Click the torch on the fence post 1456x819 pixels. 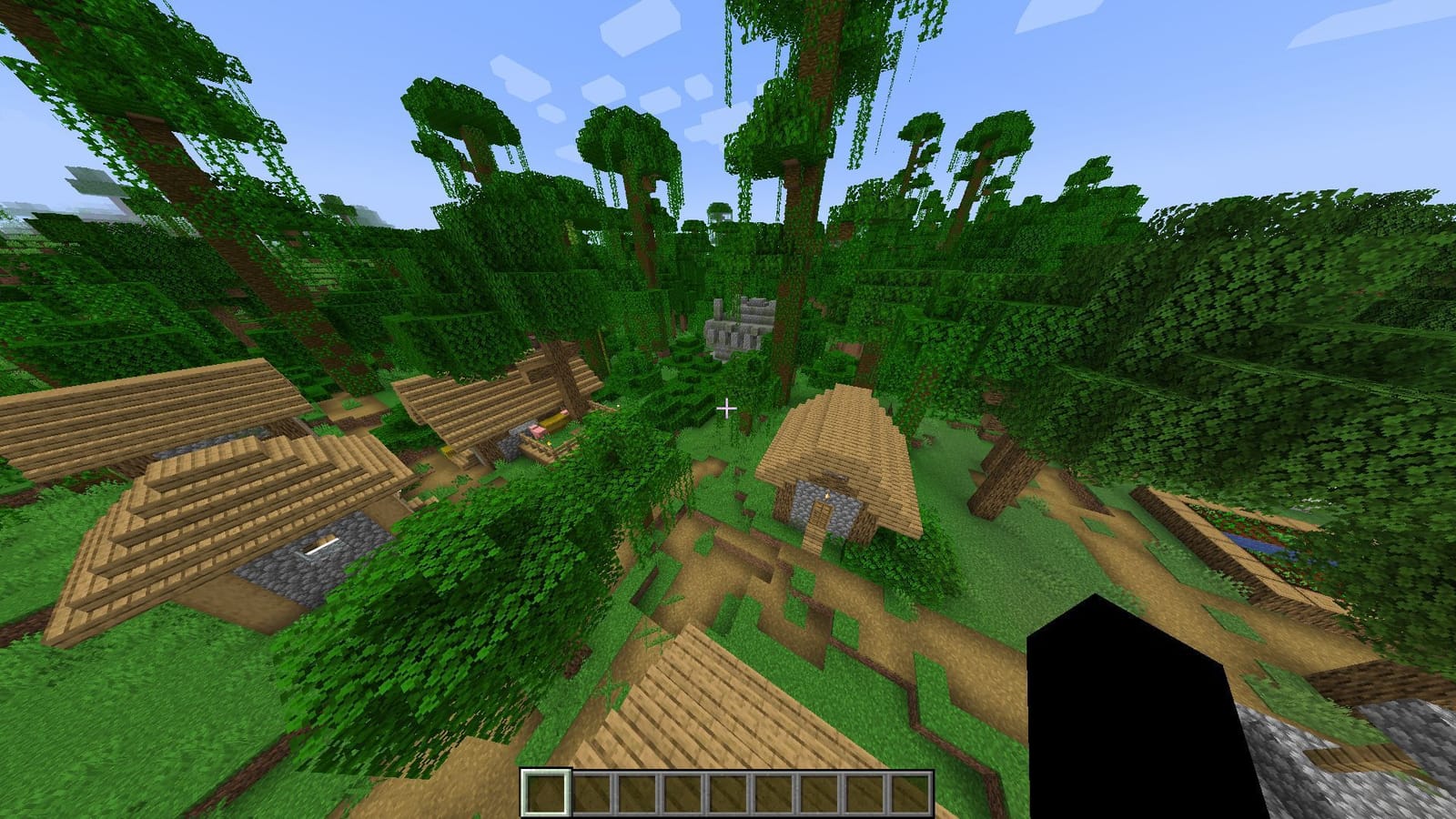tap(550, 444)
